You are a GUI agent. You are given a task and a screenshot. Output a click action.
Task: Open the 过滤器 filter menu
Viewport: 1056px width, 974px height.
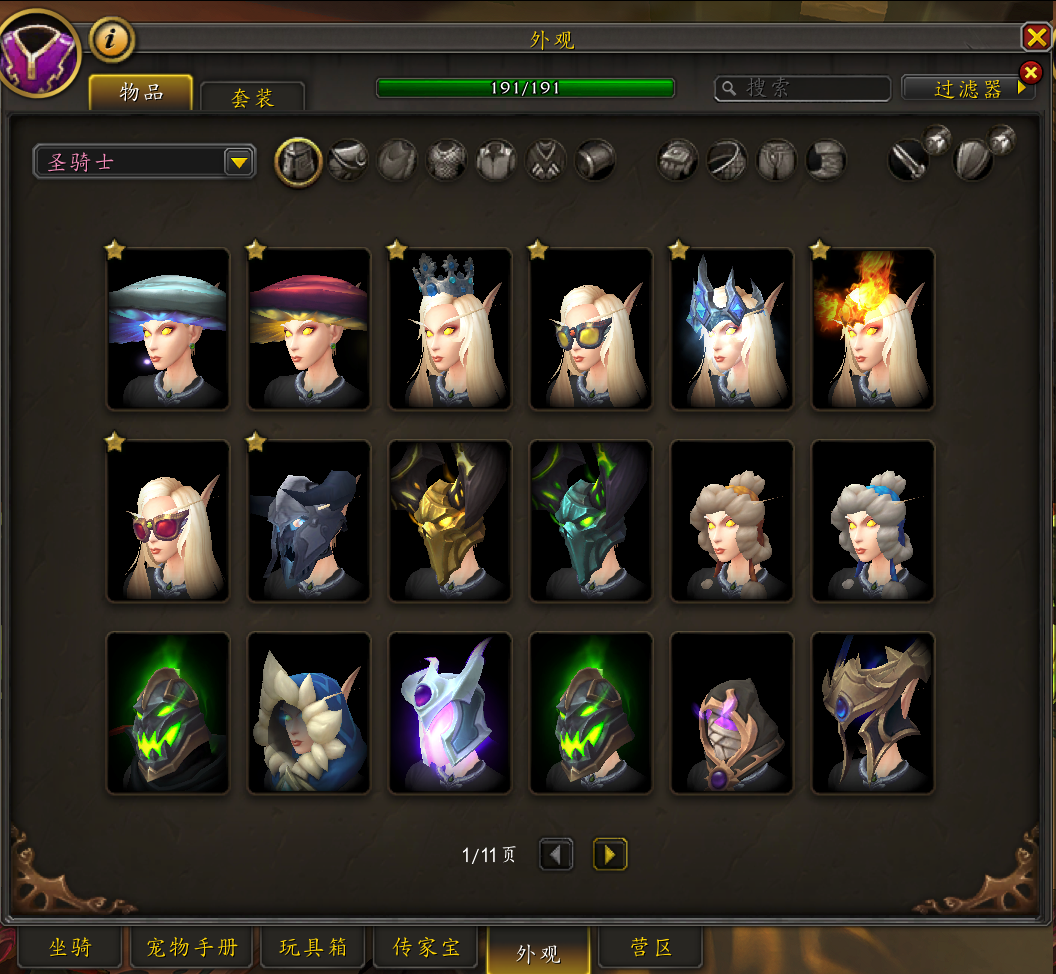click(x=967, y=89)
